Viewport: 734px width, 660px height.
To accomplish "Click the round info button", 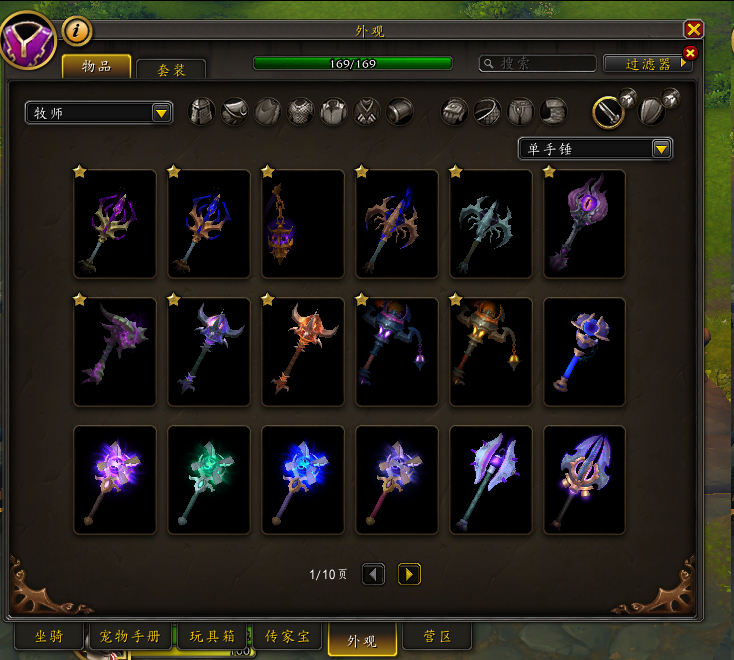I will click(77, 31).
